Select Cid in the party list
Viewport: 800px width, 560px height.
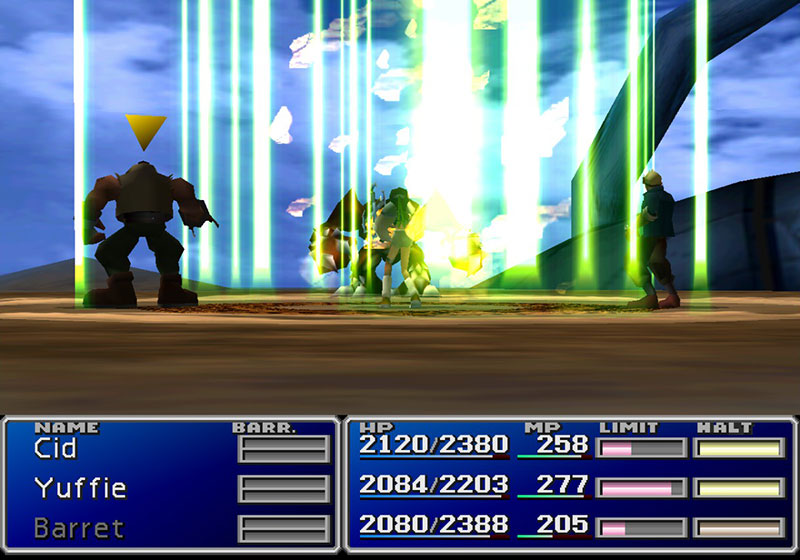click(x=56, y=448)
